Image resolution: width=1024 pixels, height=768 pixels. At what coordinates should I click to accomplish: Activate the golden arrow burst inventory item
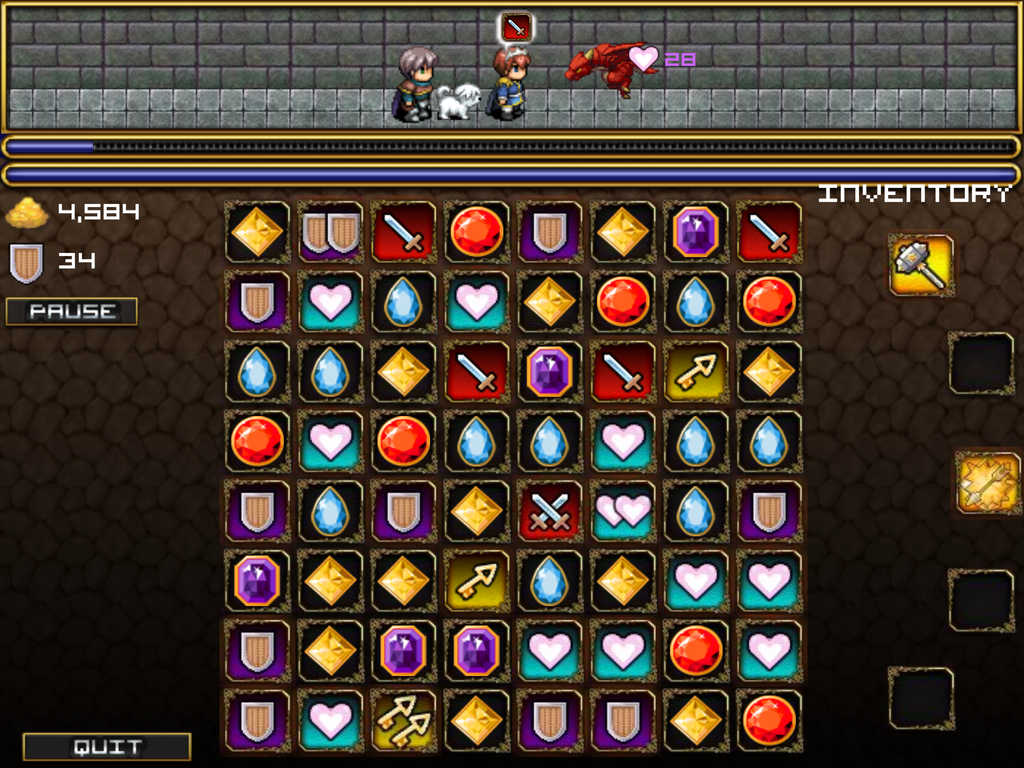(987, 482)
